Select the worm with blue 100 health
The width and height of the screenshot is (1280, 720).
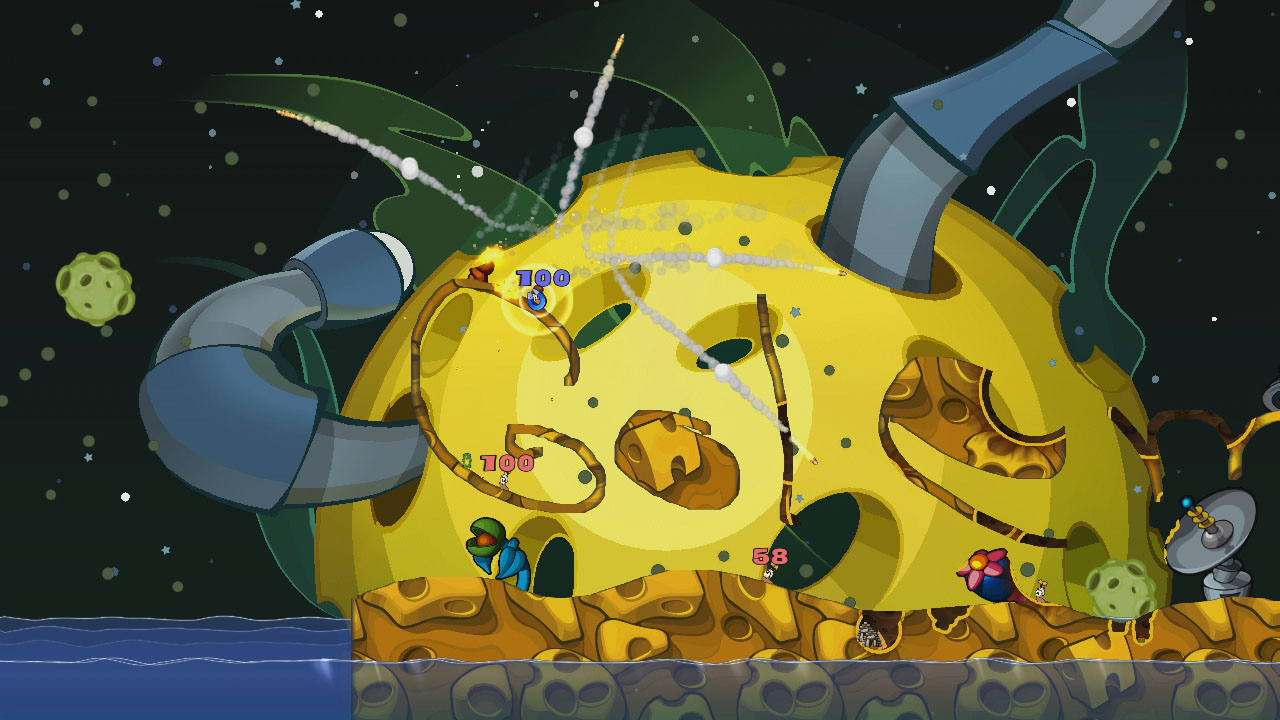point(536,300)
